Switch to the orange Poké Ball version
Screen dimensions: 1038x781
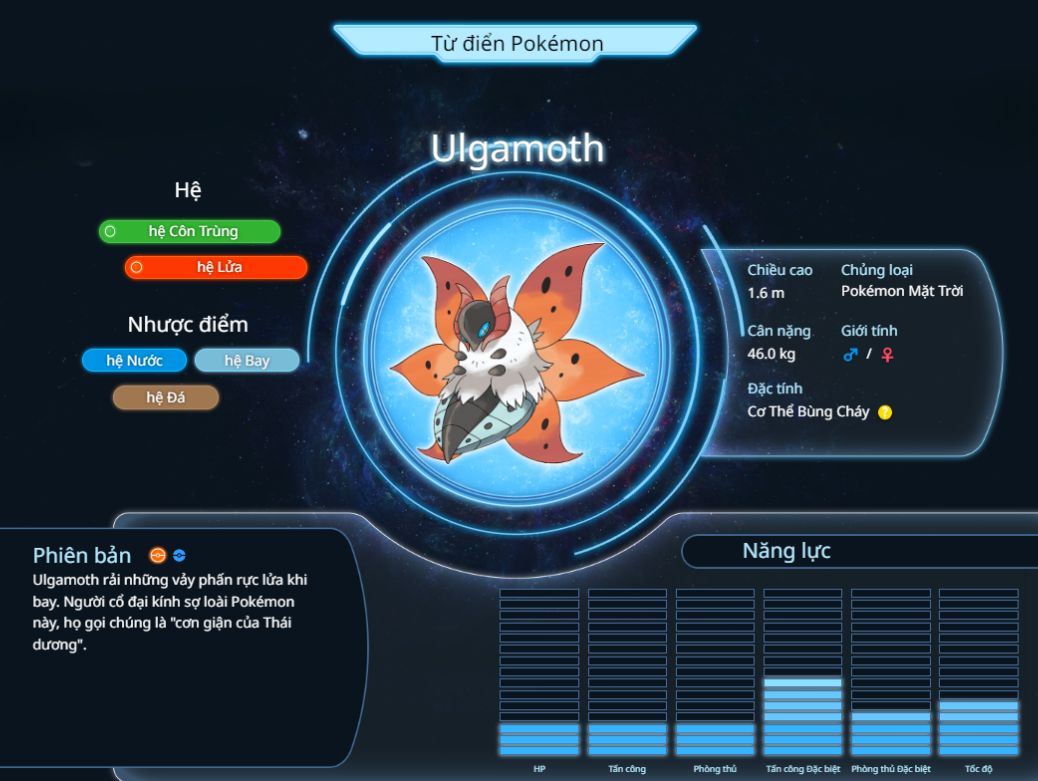click(157, 556)
